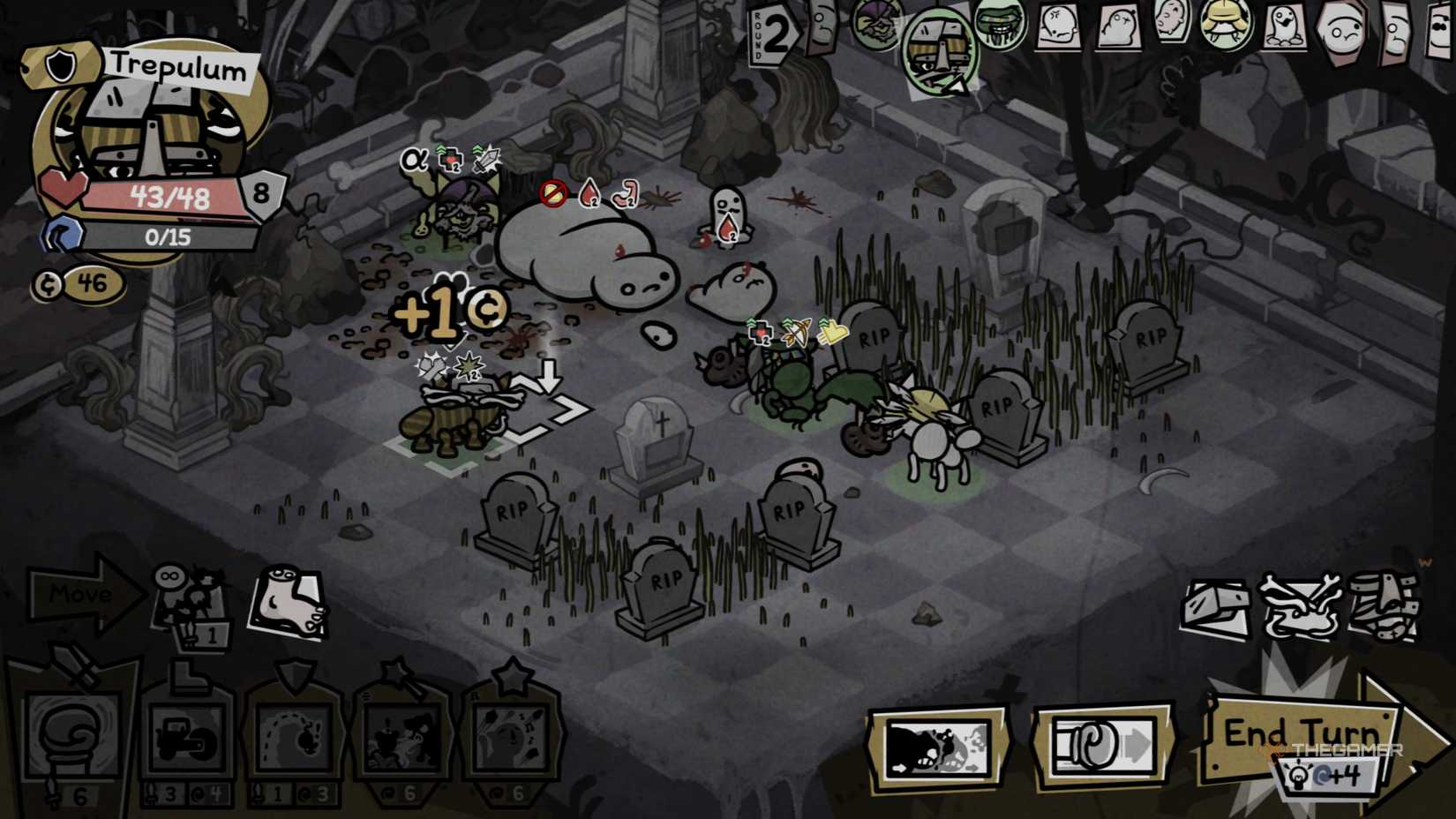Click the bandage roll resource icon
1456x819 pixels.
click(x=1385, y=605)
